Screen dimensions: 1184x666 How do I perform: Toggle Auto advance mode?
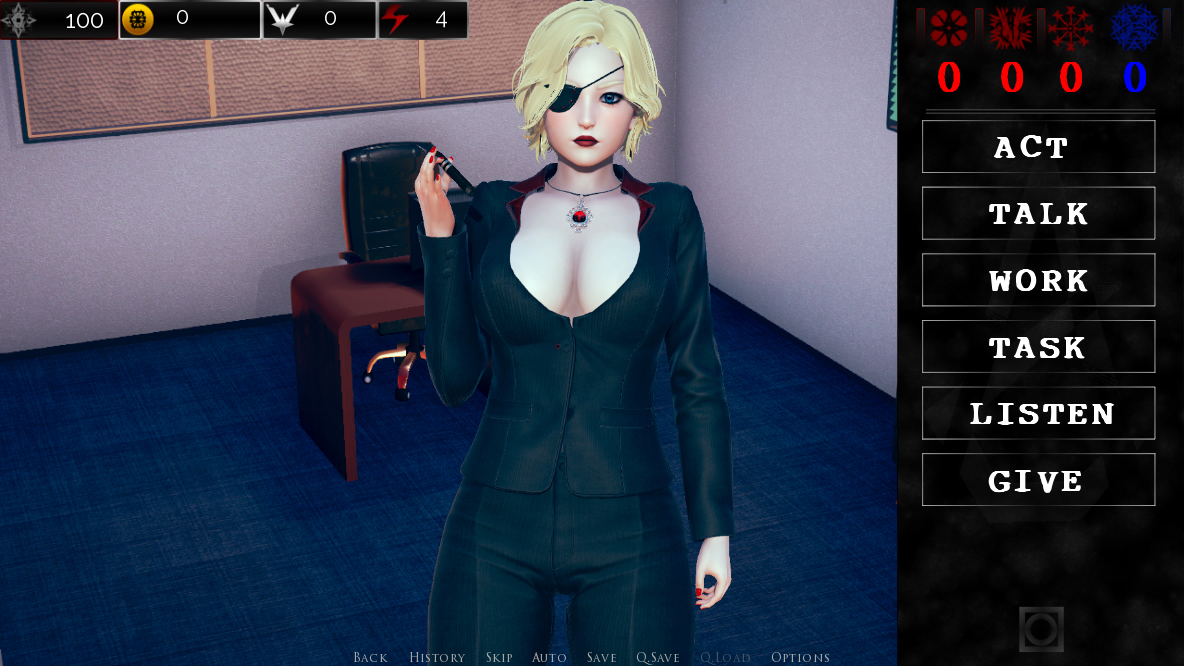(549, 657)
